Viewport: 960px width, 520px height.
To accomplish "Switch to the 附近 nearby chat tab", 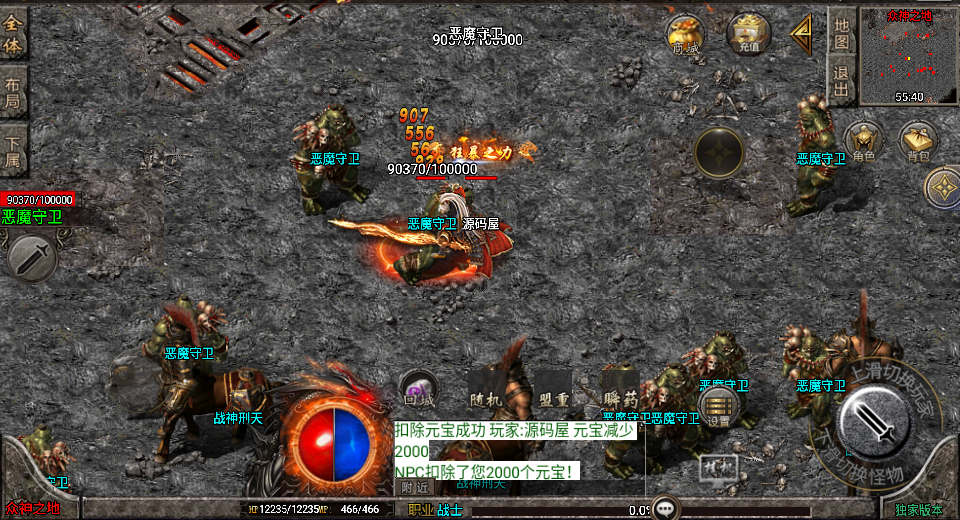I will [416, 487].
